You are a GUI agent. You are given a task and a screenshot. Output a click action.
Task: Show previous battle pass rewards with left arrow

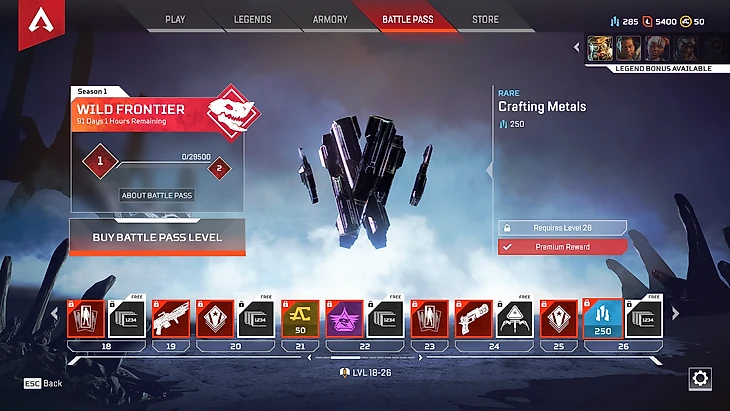56,314
